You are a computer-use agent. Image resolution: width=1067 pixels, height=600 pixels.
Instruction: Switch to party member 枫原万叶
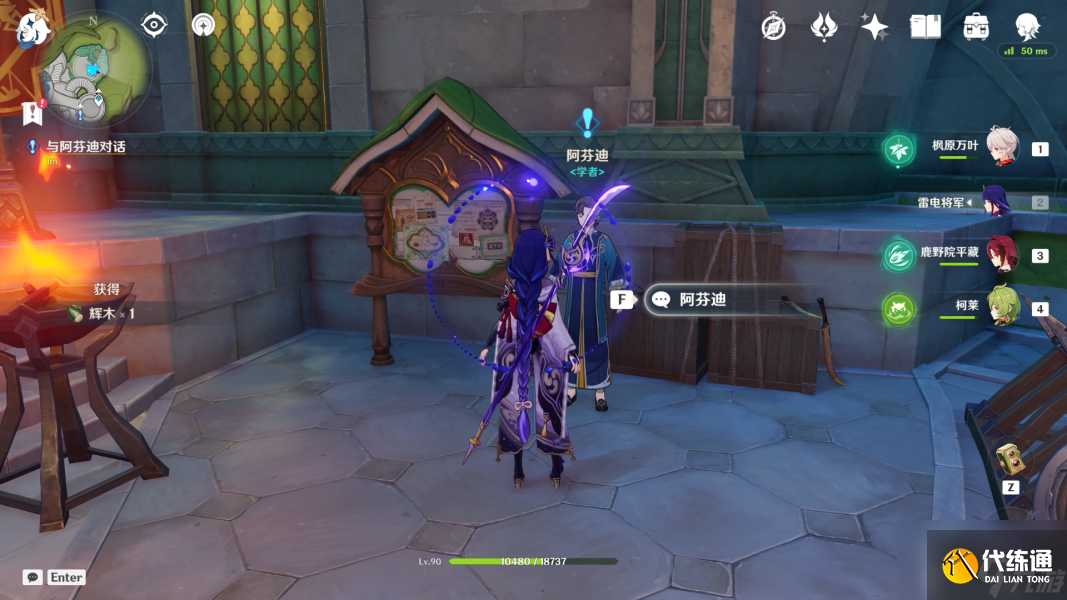[x=1002, y=147]
